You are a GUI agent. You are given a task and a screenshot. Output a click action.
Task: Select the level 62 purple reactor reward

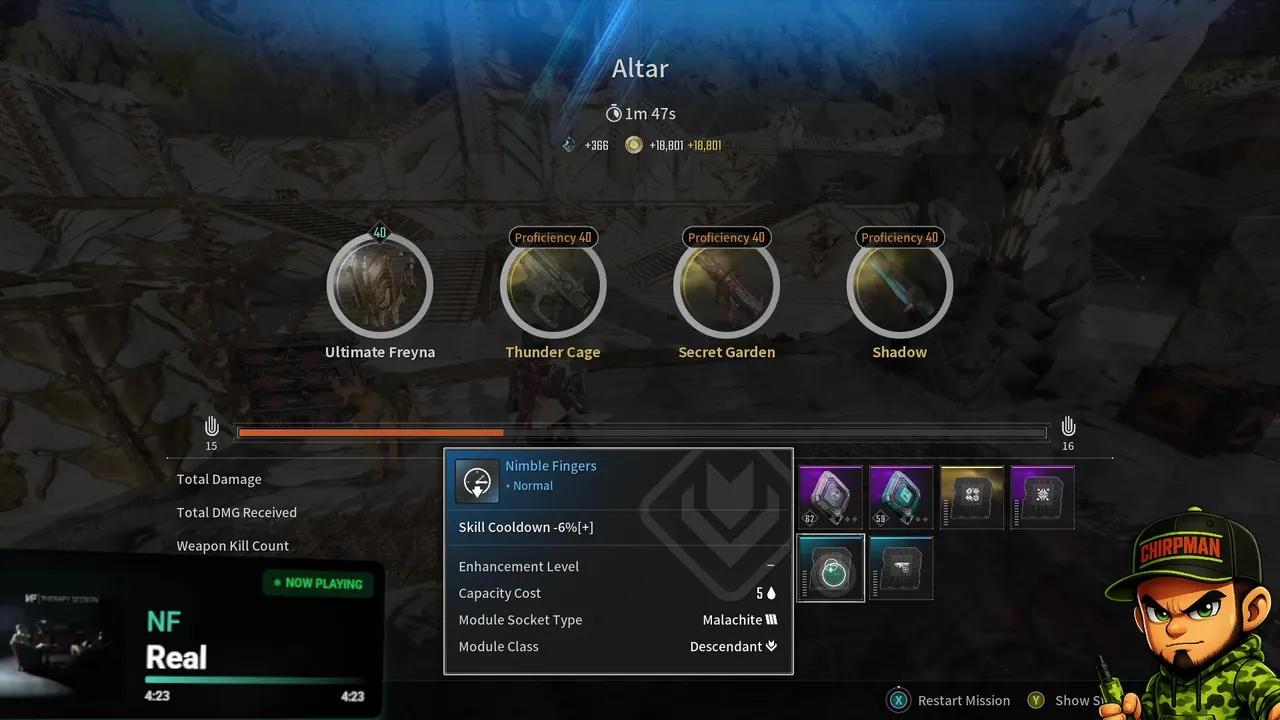[831, 497]
